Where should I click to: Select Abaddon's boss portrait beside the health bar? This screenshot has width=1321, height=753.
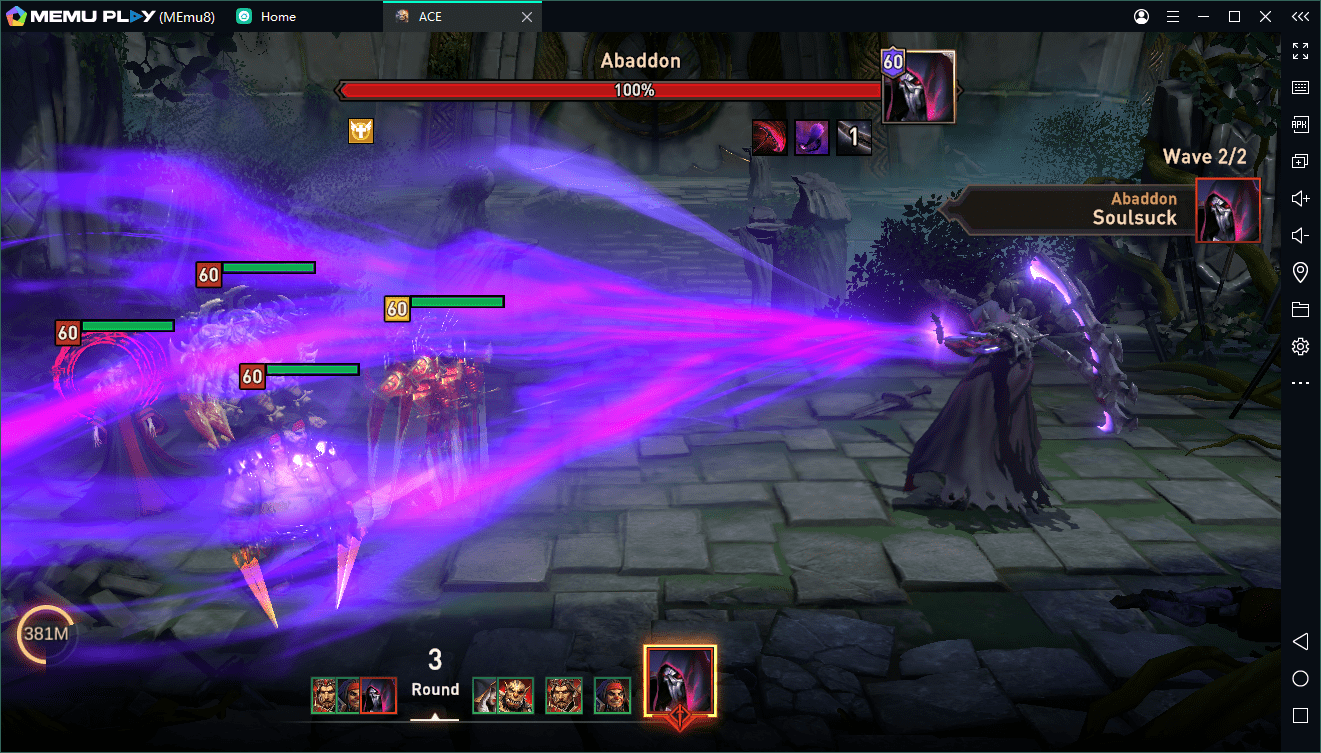point(920,87)
